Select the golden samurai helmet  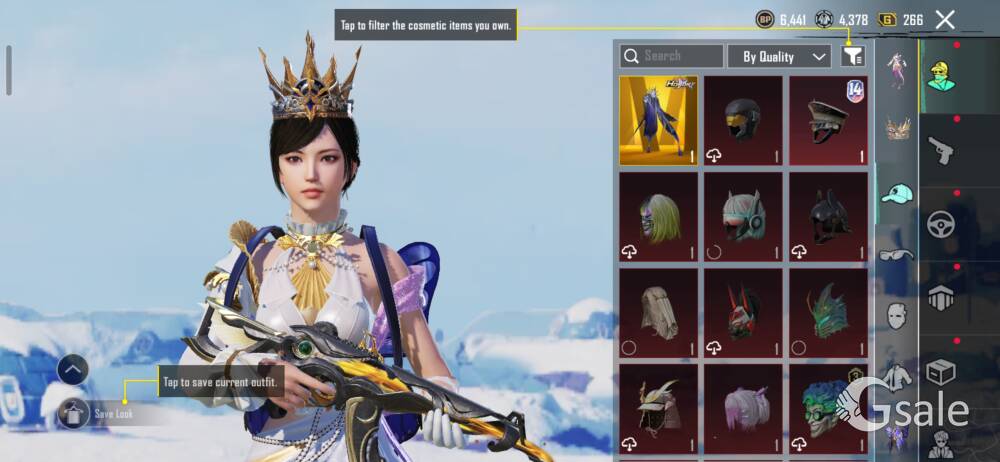(x=658, y=408)
